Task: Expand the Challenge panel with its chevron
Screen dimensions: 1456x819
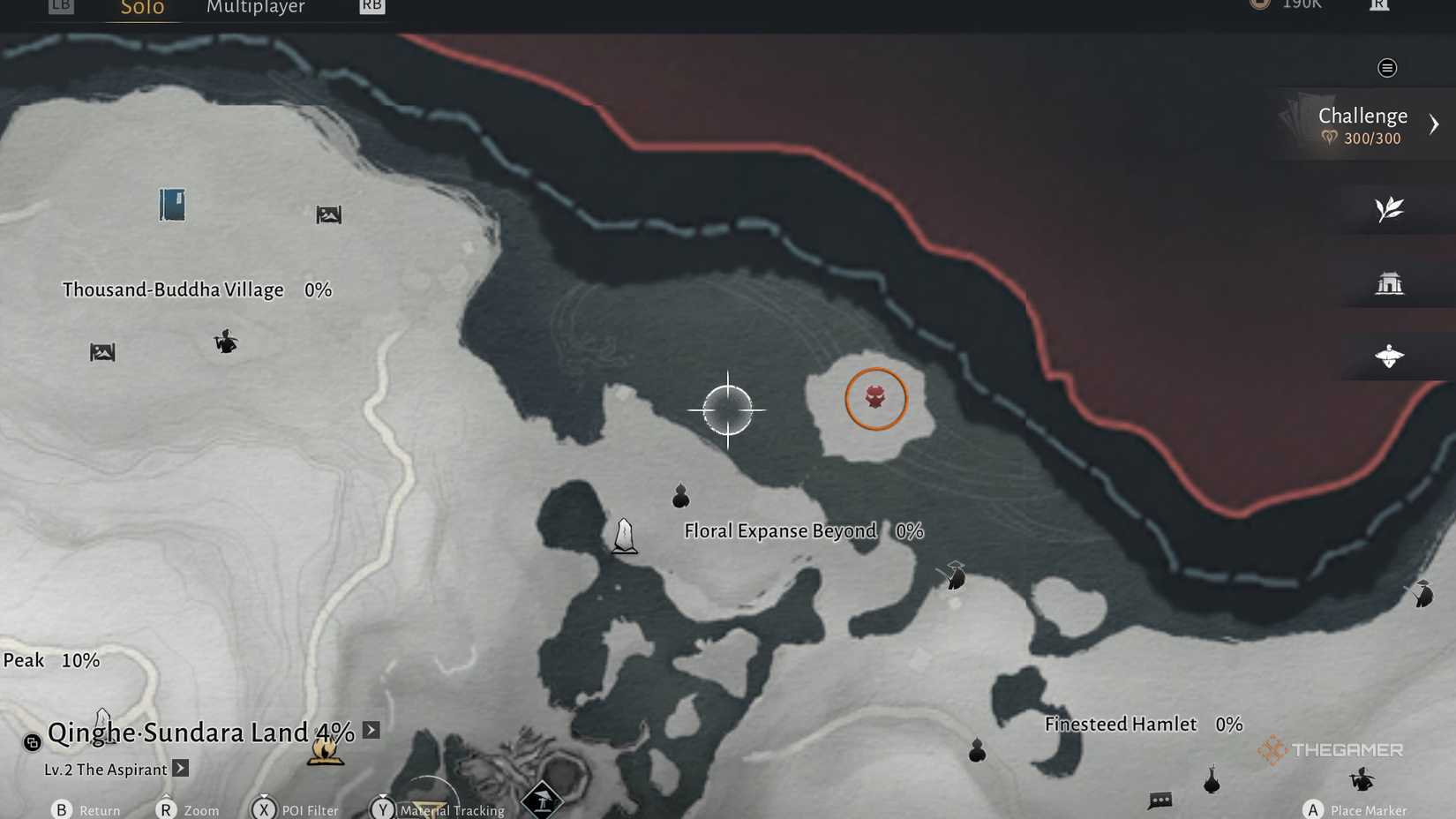Action: coord(1434,124)
